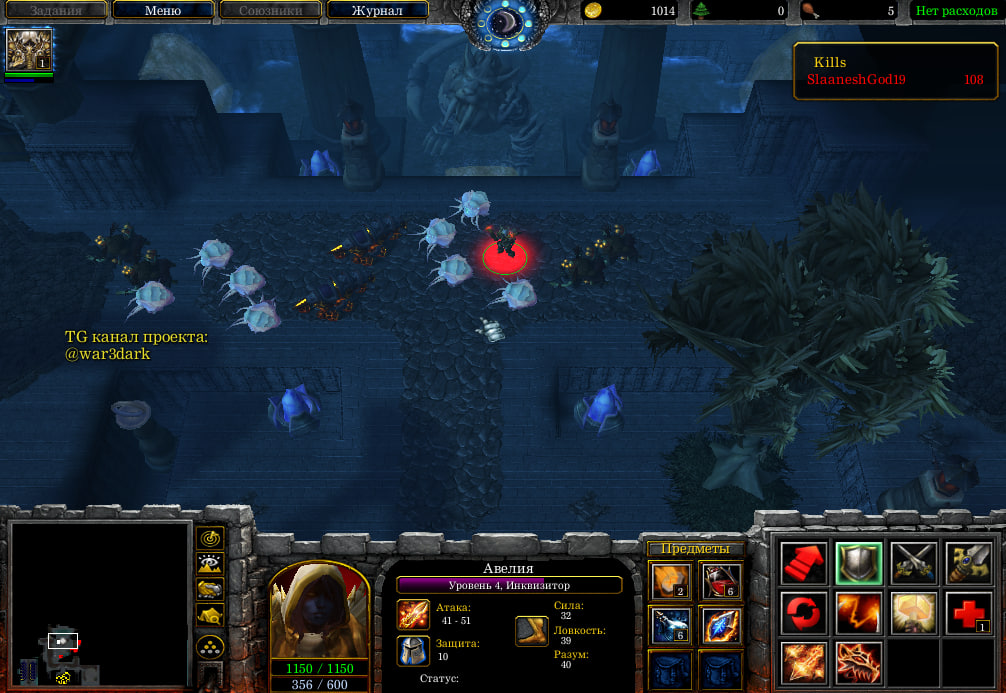Select the green-highlighted shield command

(858, 564)
